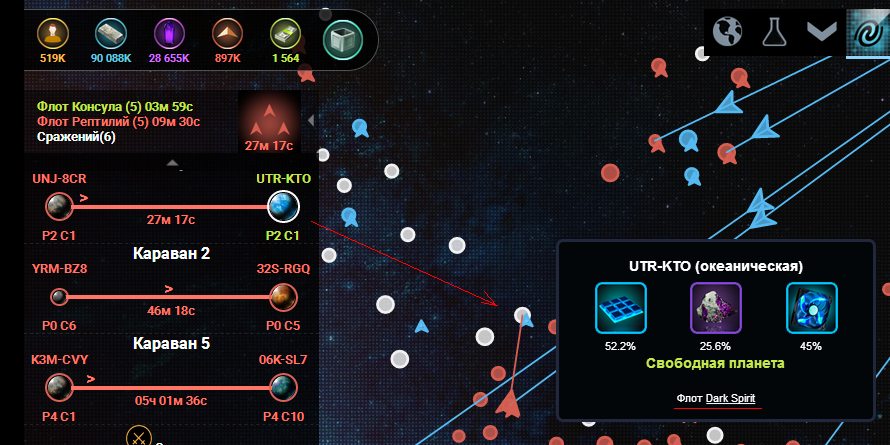Select destination planet UTR-KTO in fleet list
Viewport: 890px width, 445px height.
(x=283, y=207)
